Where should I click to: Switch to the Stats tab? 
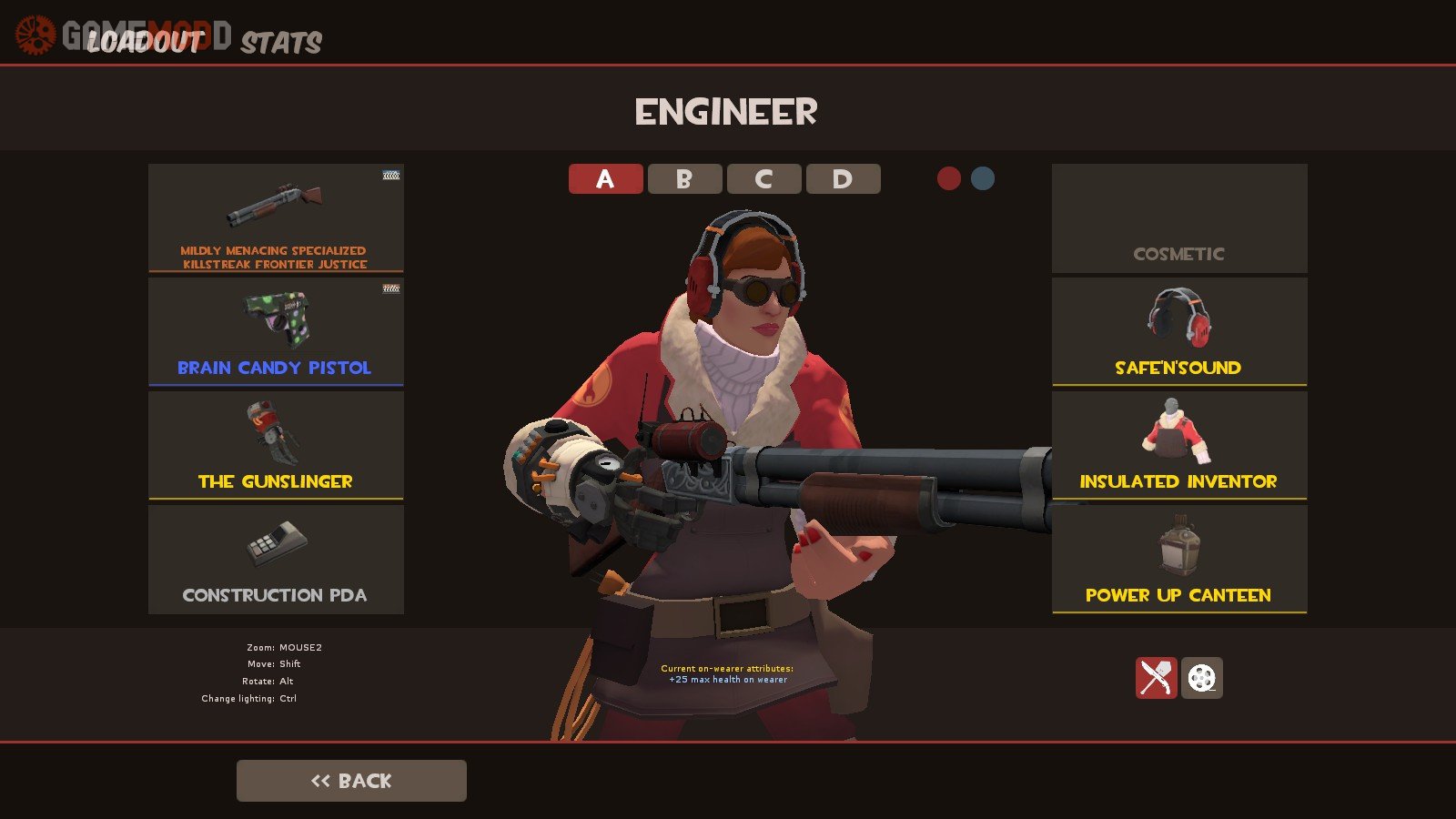(x=281, y=42)
